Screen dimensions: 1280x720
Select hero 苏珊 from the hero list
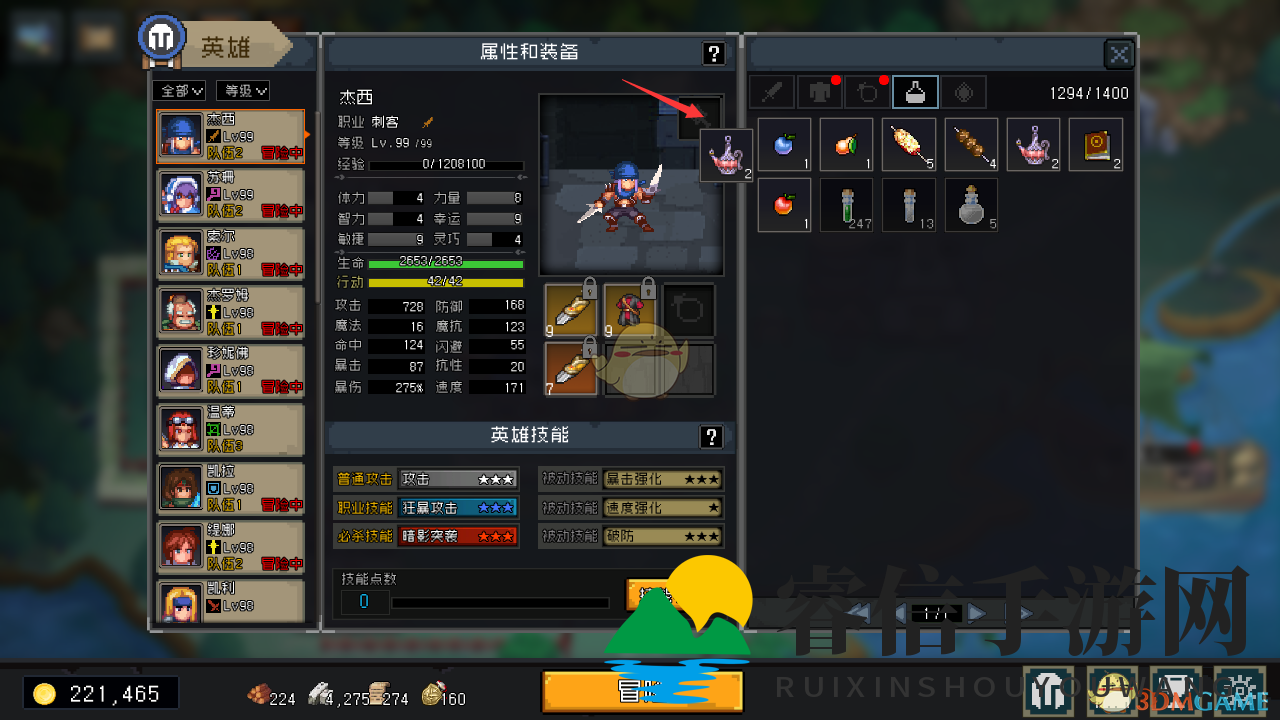click(230, 195)
